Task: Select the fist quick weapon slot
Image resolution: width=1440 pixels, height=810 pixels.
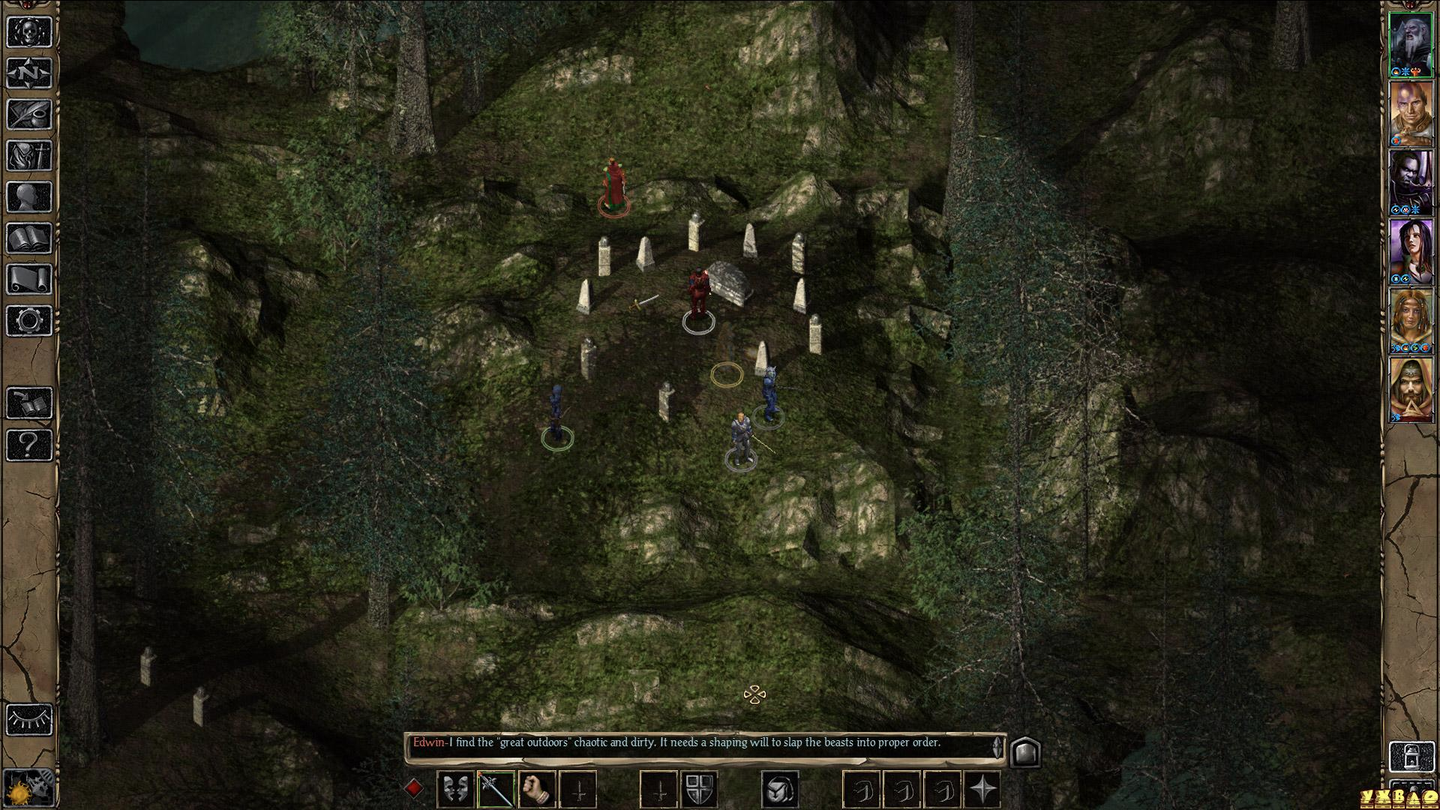Action: coord(537,789)
